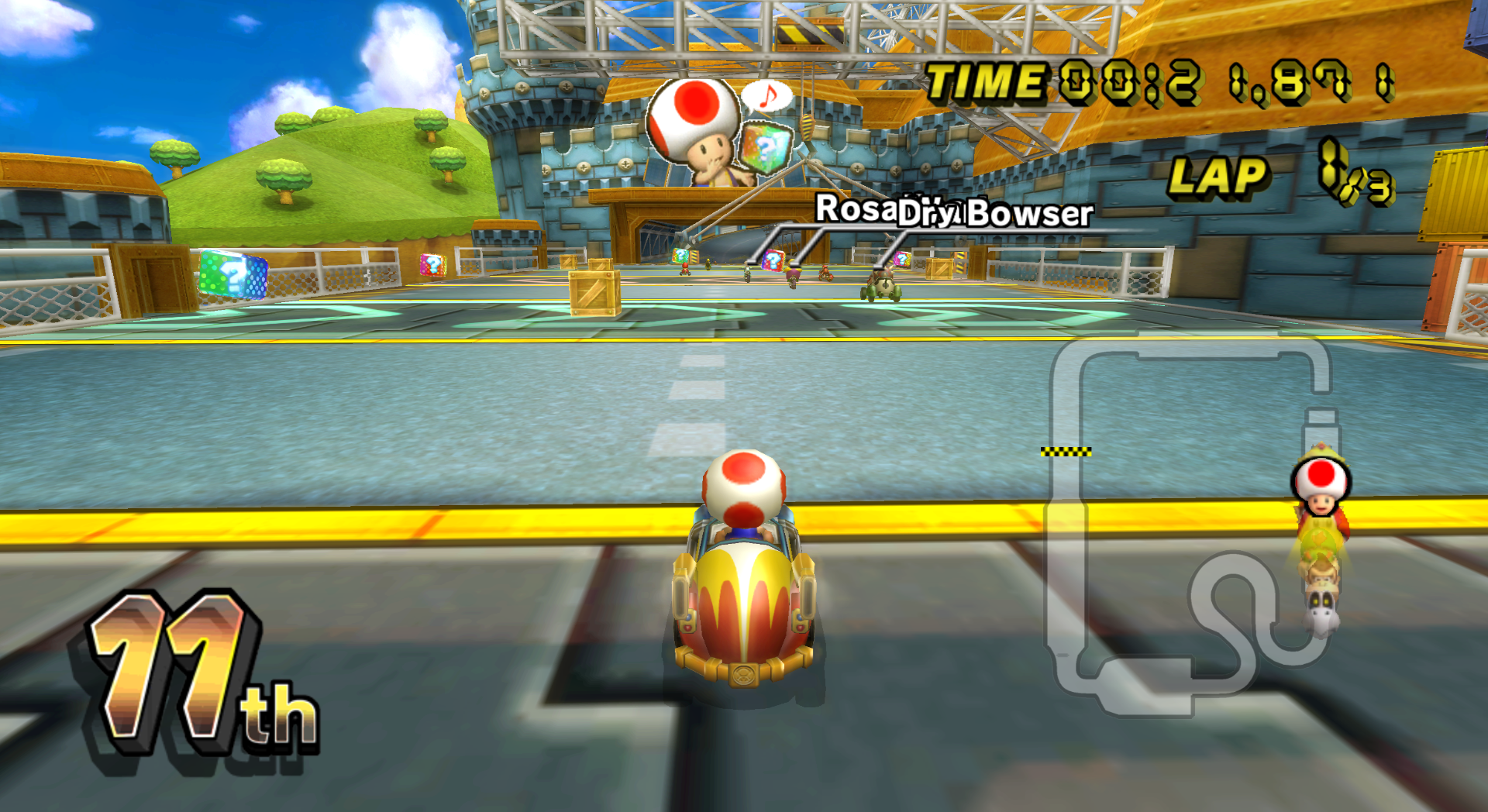Click the checkered finish line minimap marker
Image resolution: width=1488 pixels, height=812 pixels.
(x=1066, y=452)
